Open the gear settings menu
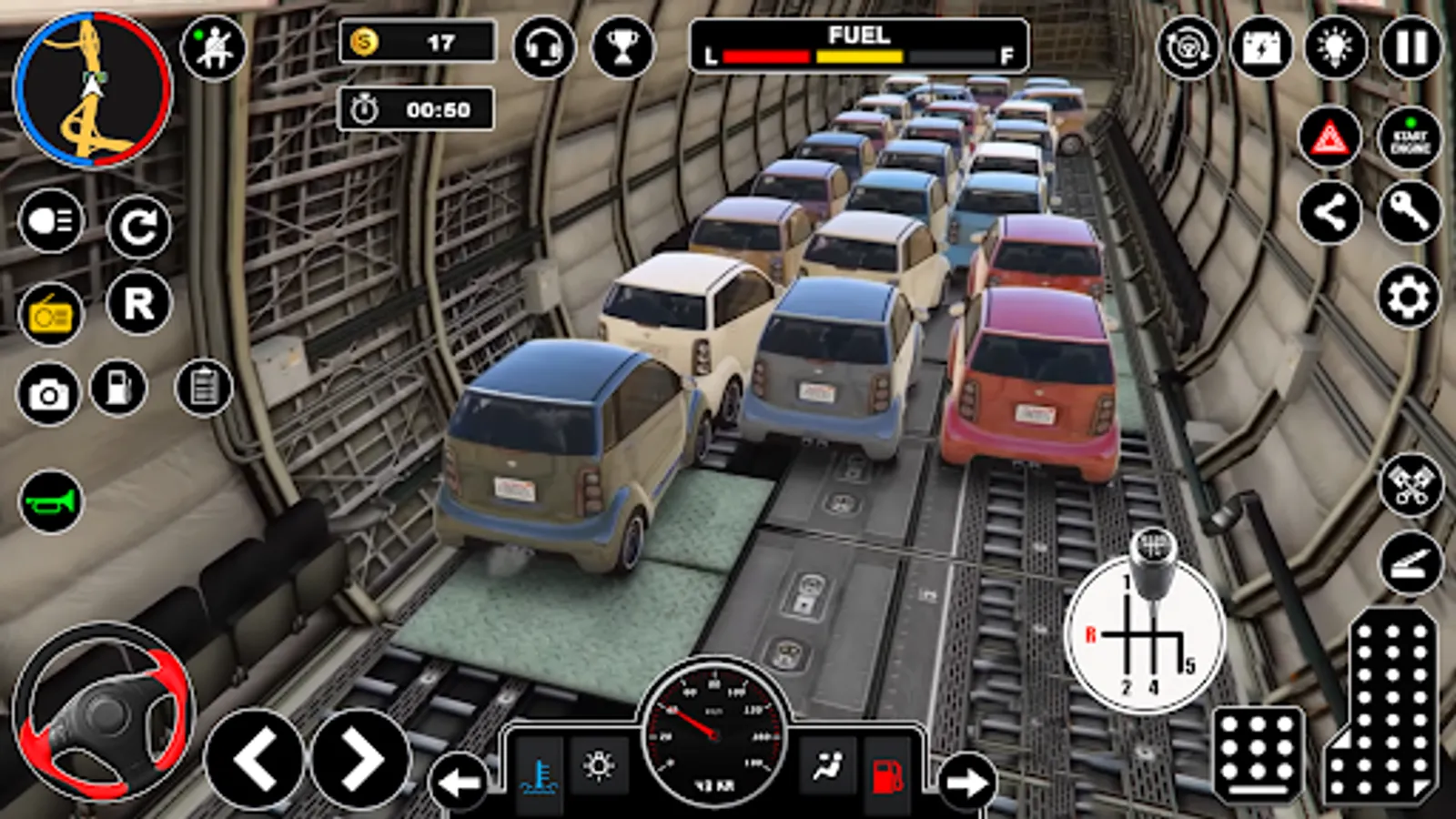The width and height of the screenshot is (1456, 819). click(x=1408, y=298)
